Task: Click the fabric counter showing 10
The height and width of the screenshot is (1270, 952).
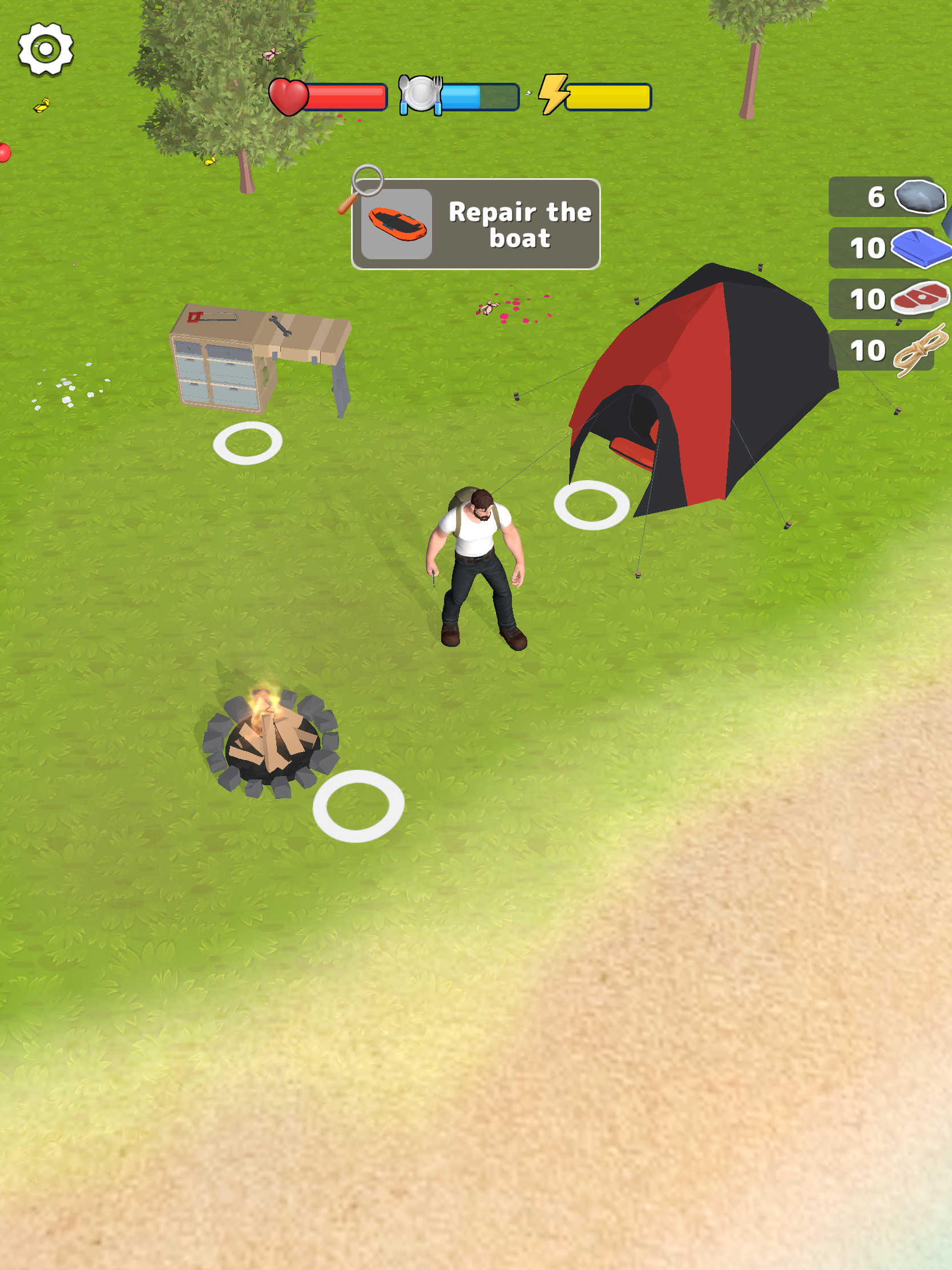Action: pos(869,248)
